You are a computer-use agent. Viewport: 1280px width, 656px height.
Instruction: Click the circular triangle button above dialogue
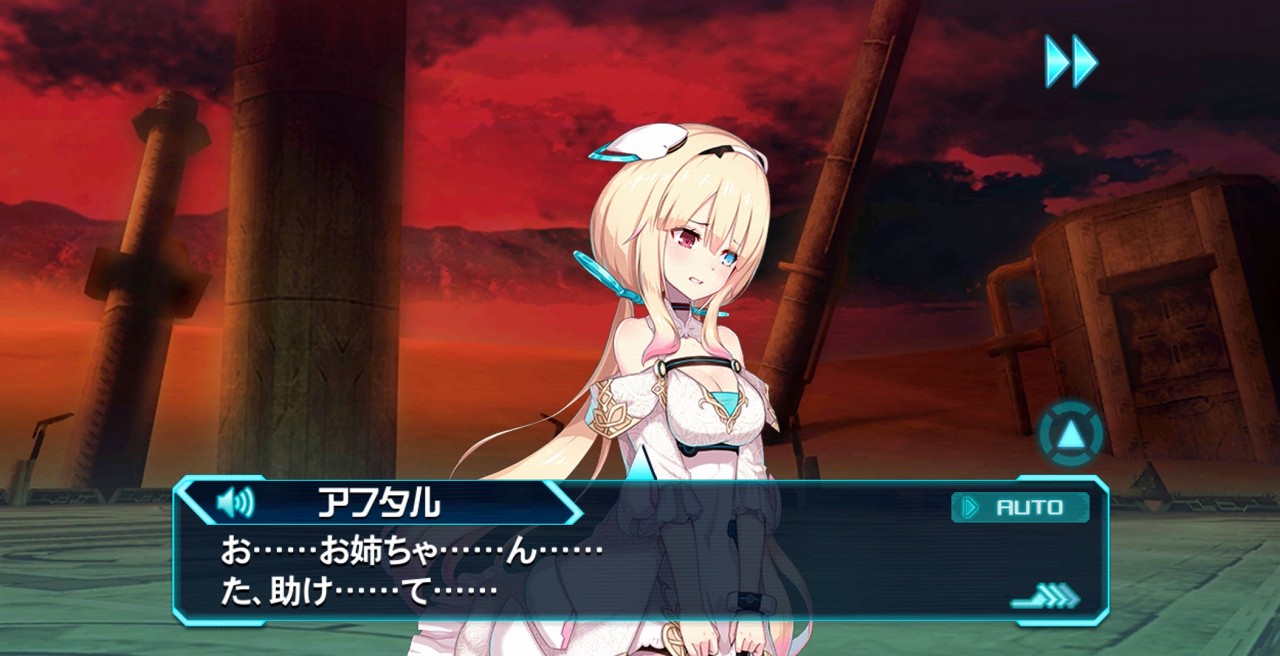(1071, 432)
